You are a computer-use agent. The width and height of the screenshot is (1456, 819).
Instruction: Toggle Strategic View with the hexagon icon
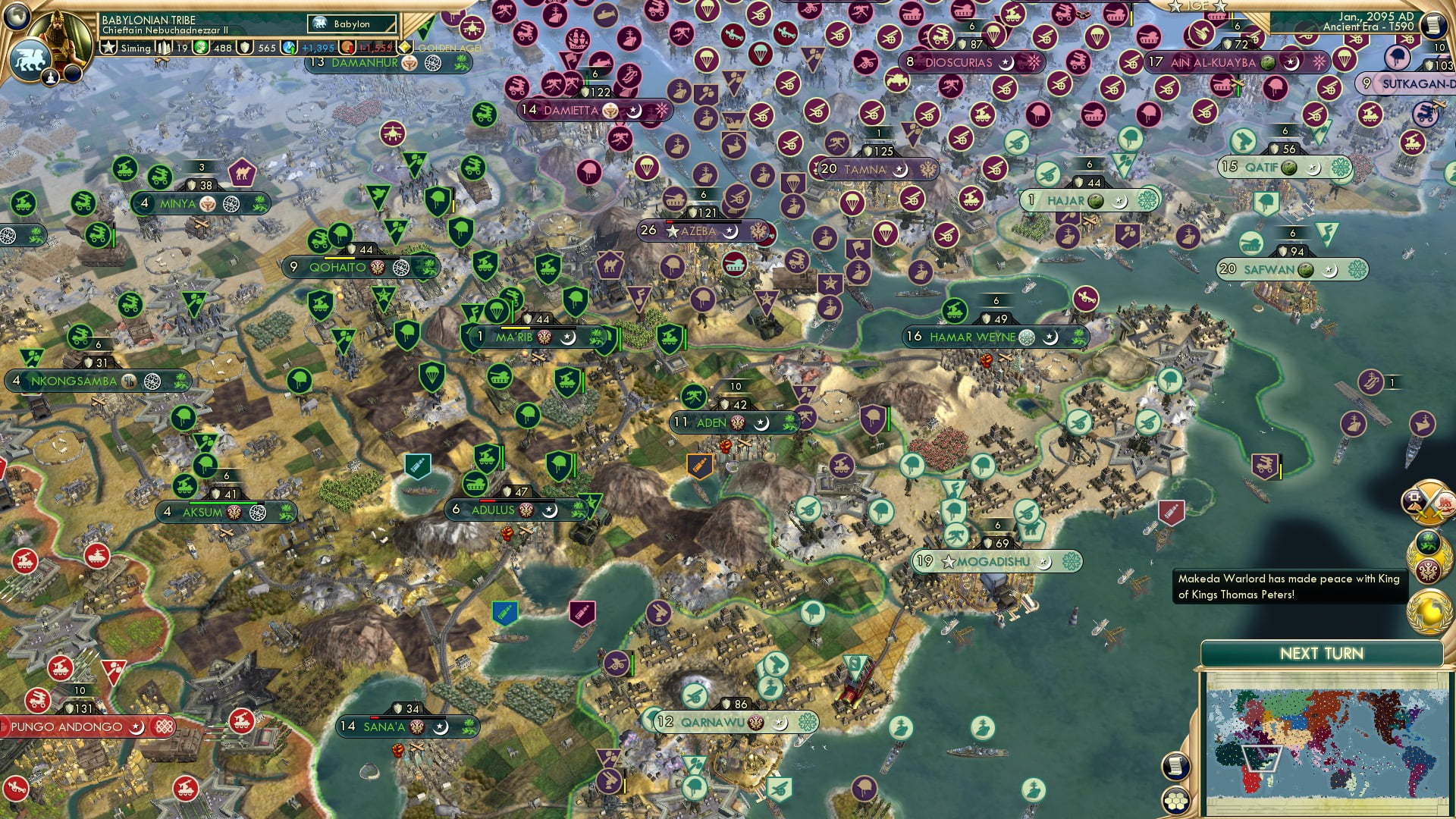click(1176, 801)
